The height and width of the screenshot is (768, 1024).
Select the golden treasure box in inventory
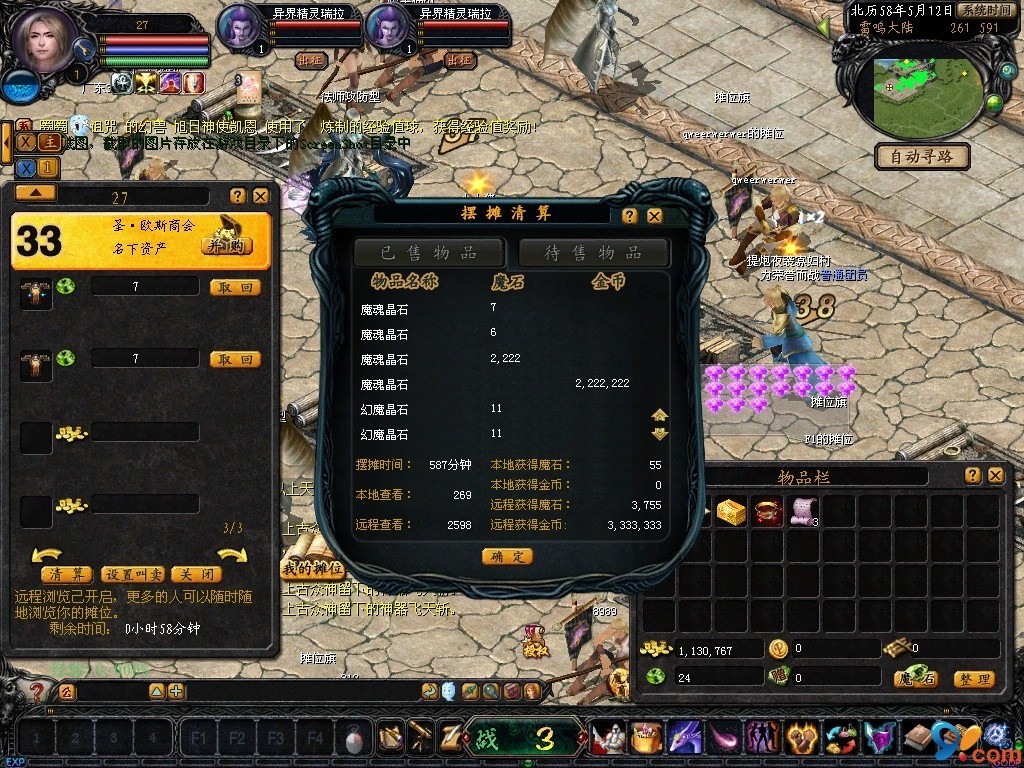(731, 512)
